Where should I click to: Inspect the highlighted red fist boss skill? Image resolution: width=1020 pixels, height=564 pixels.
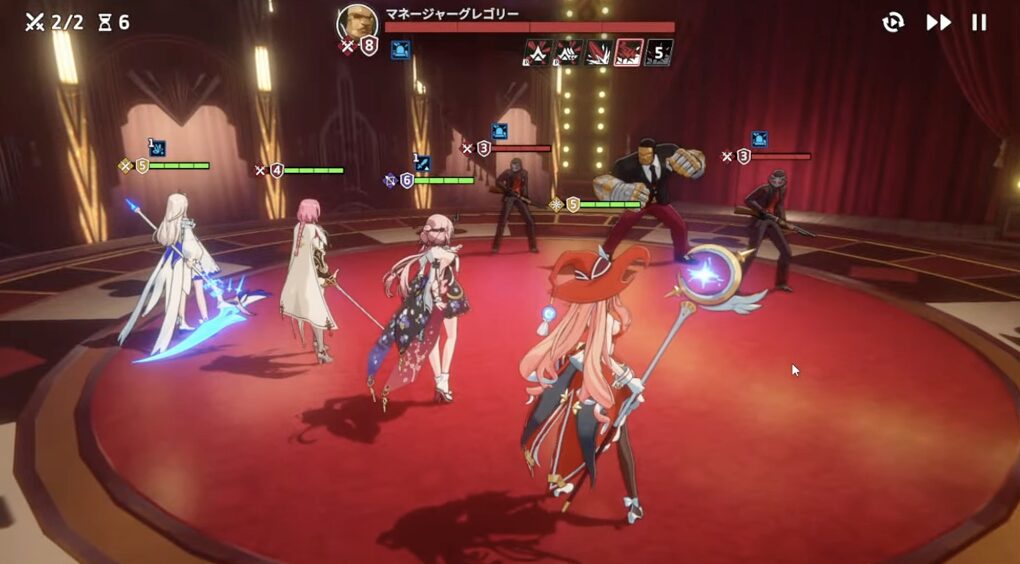pos(629,52)
